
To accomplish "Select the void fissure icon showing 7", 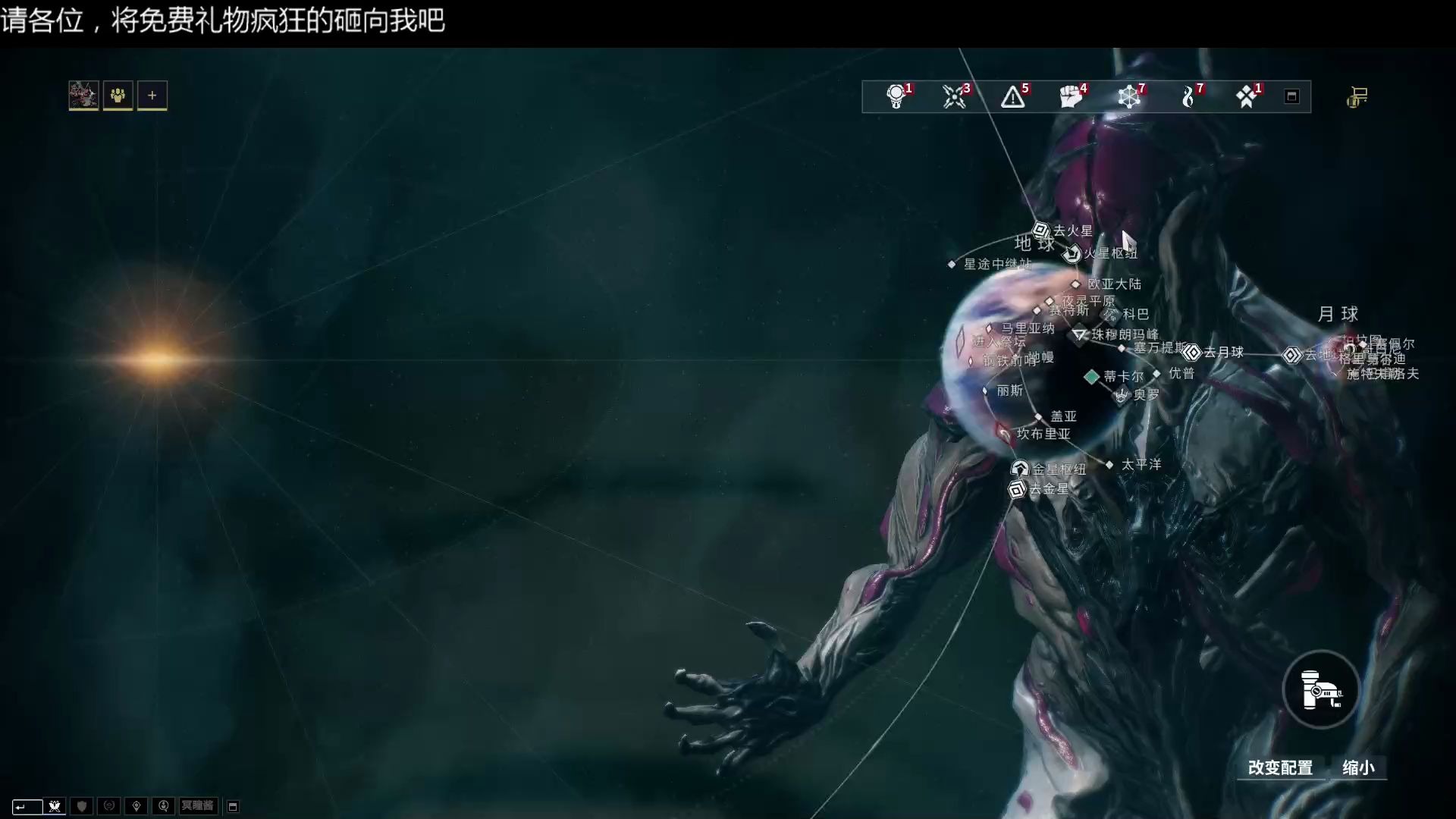I will pos(1130,97).
